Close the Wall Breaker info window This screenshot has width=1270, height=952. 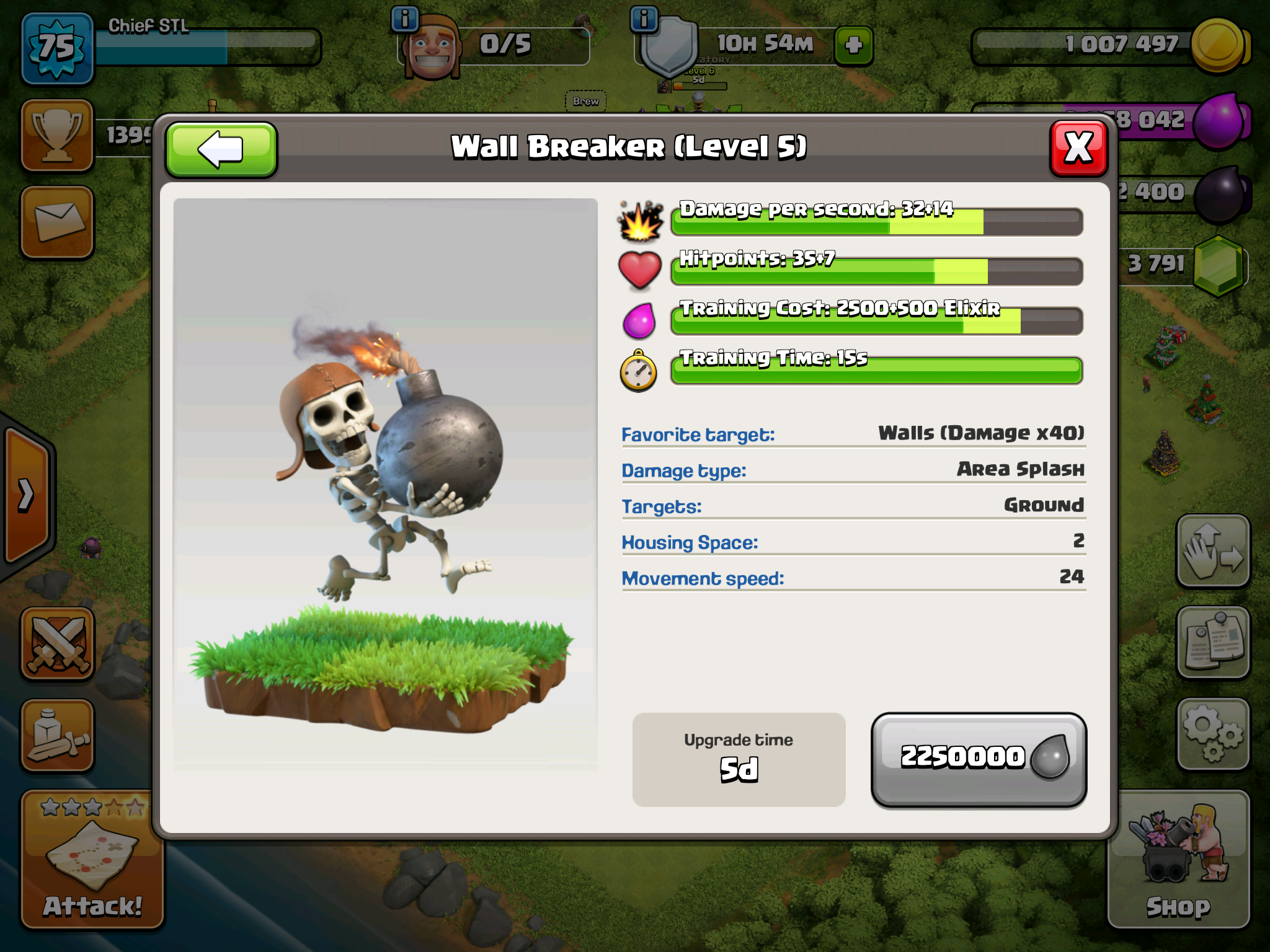(x=1078, y=149)
